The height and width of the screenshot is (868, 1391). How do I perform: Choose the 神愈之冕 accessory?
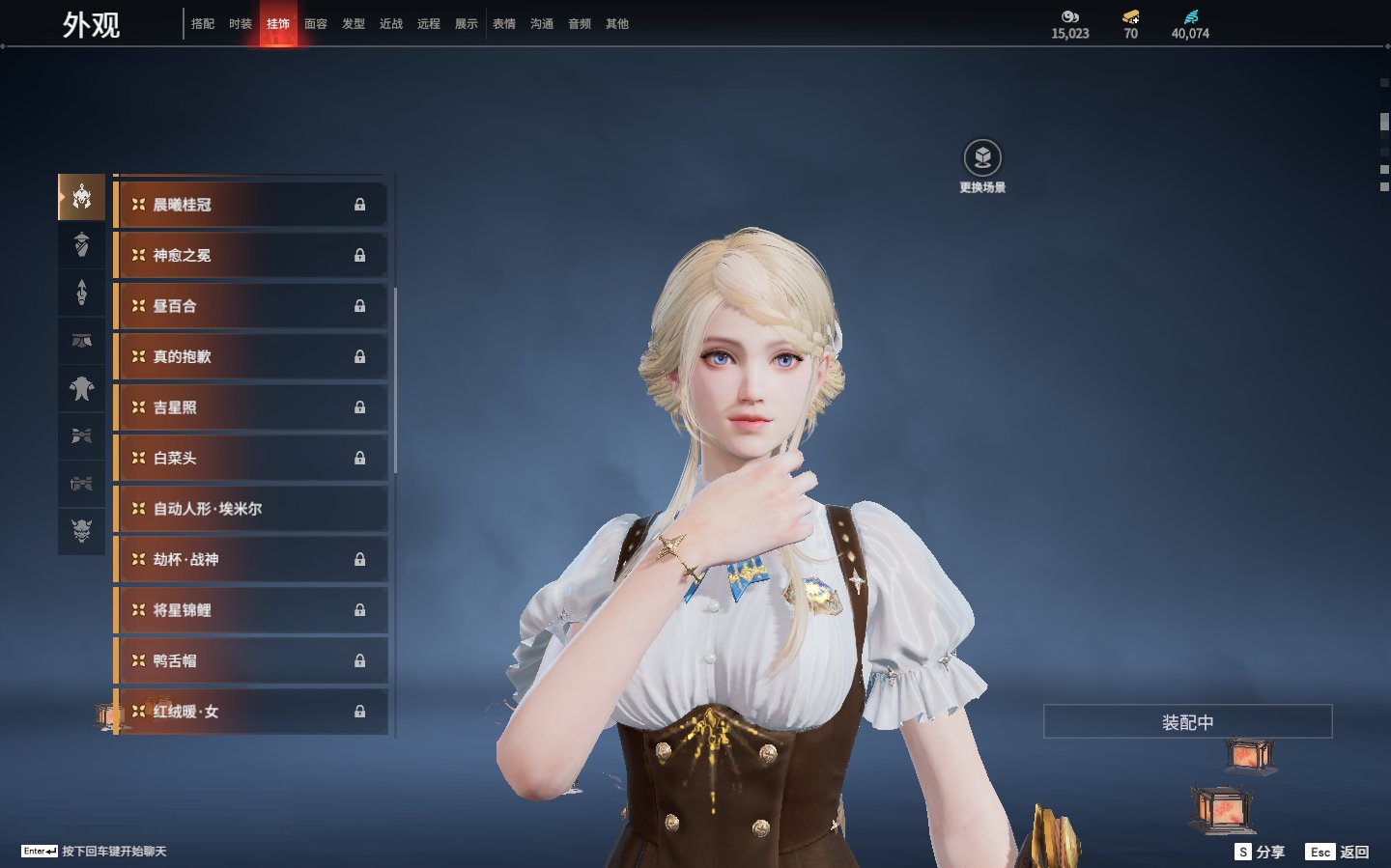click(x=251, y=256)
